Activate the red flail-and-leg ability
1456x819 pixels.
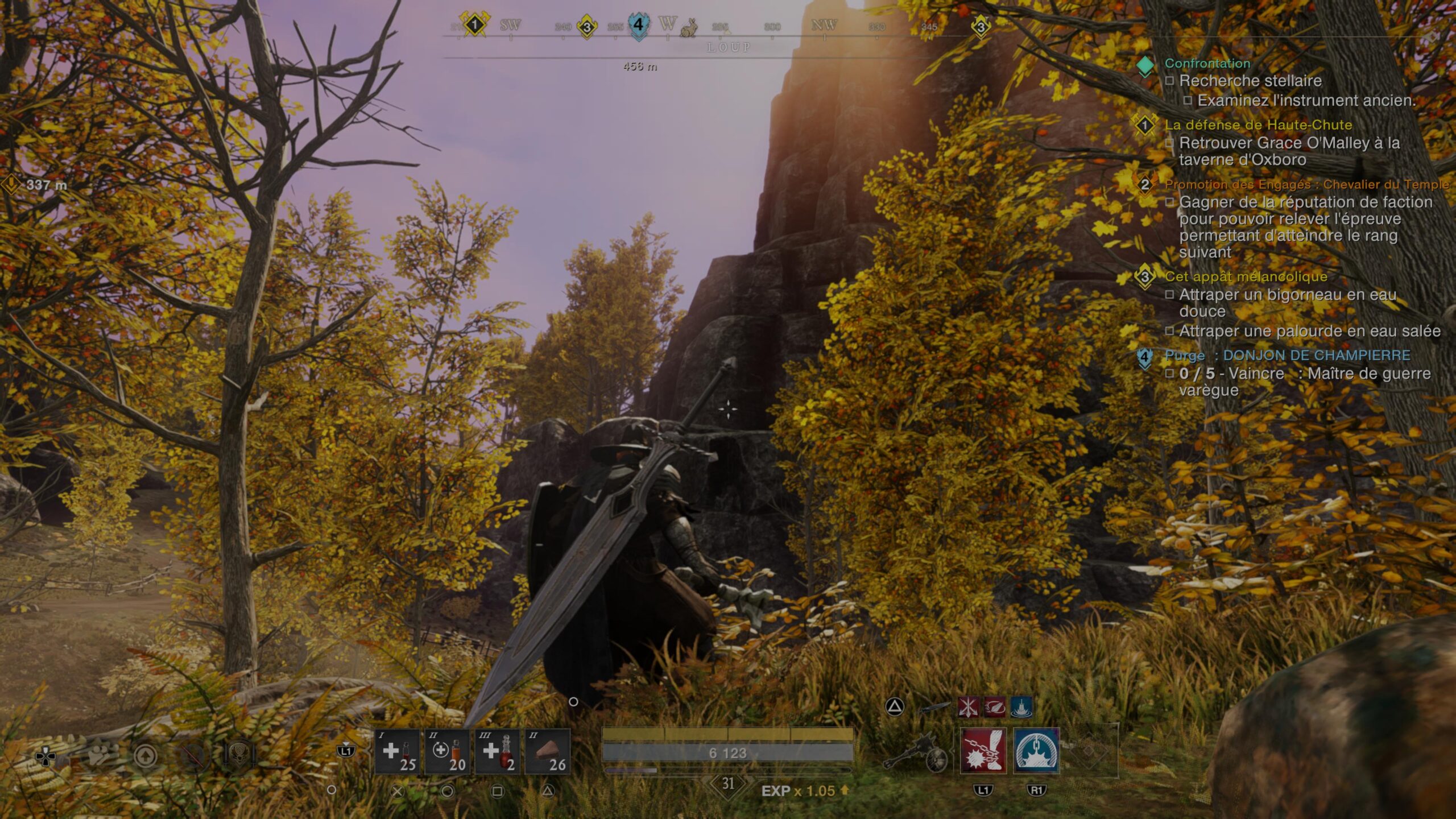pyautogui.click(x=983, y=751)
